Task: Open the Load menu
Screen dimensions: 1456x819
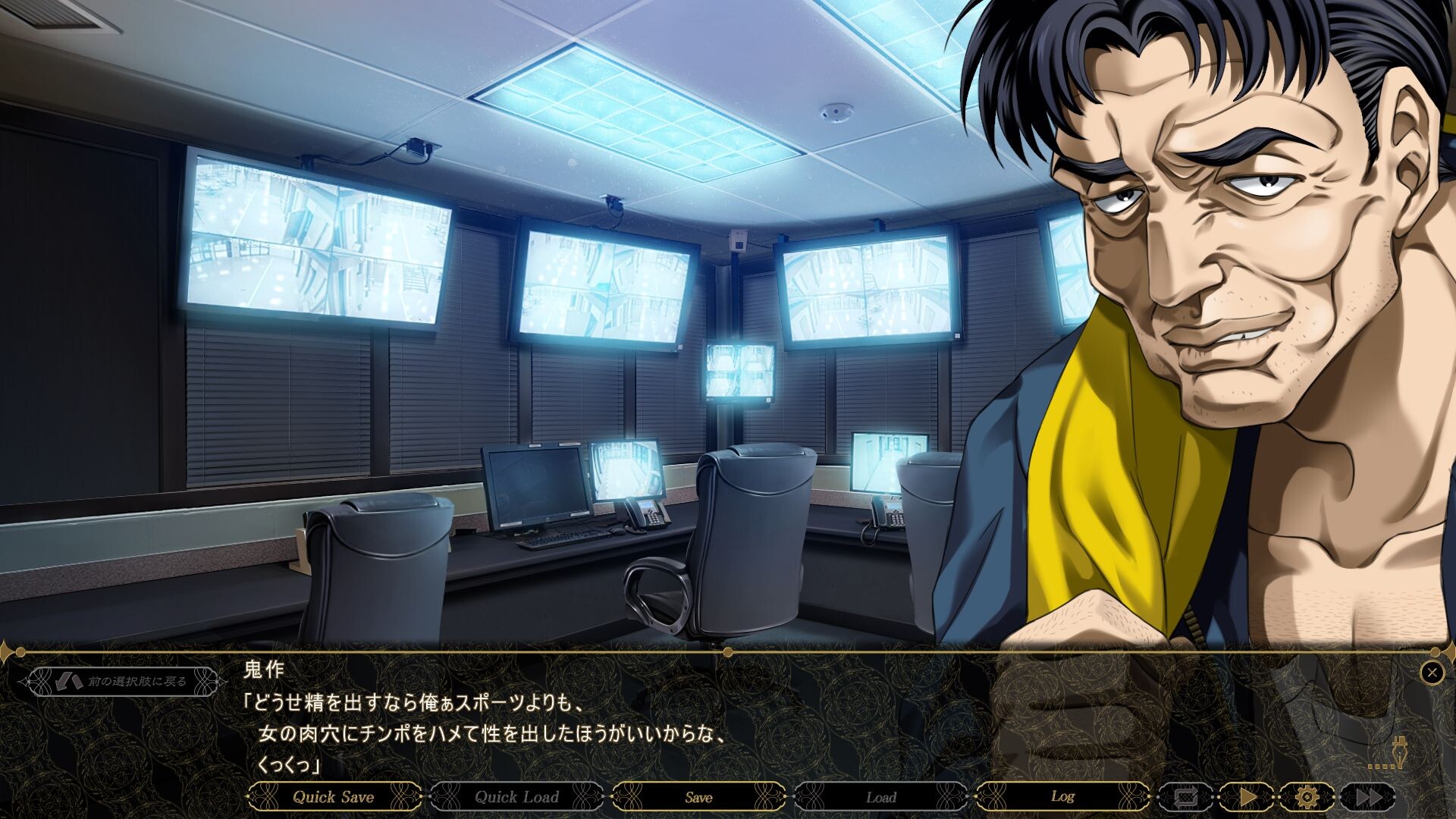Action: coord(880,797)
